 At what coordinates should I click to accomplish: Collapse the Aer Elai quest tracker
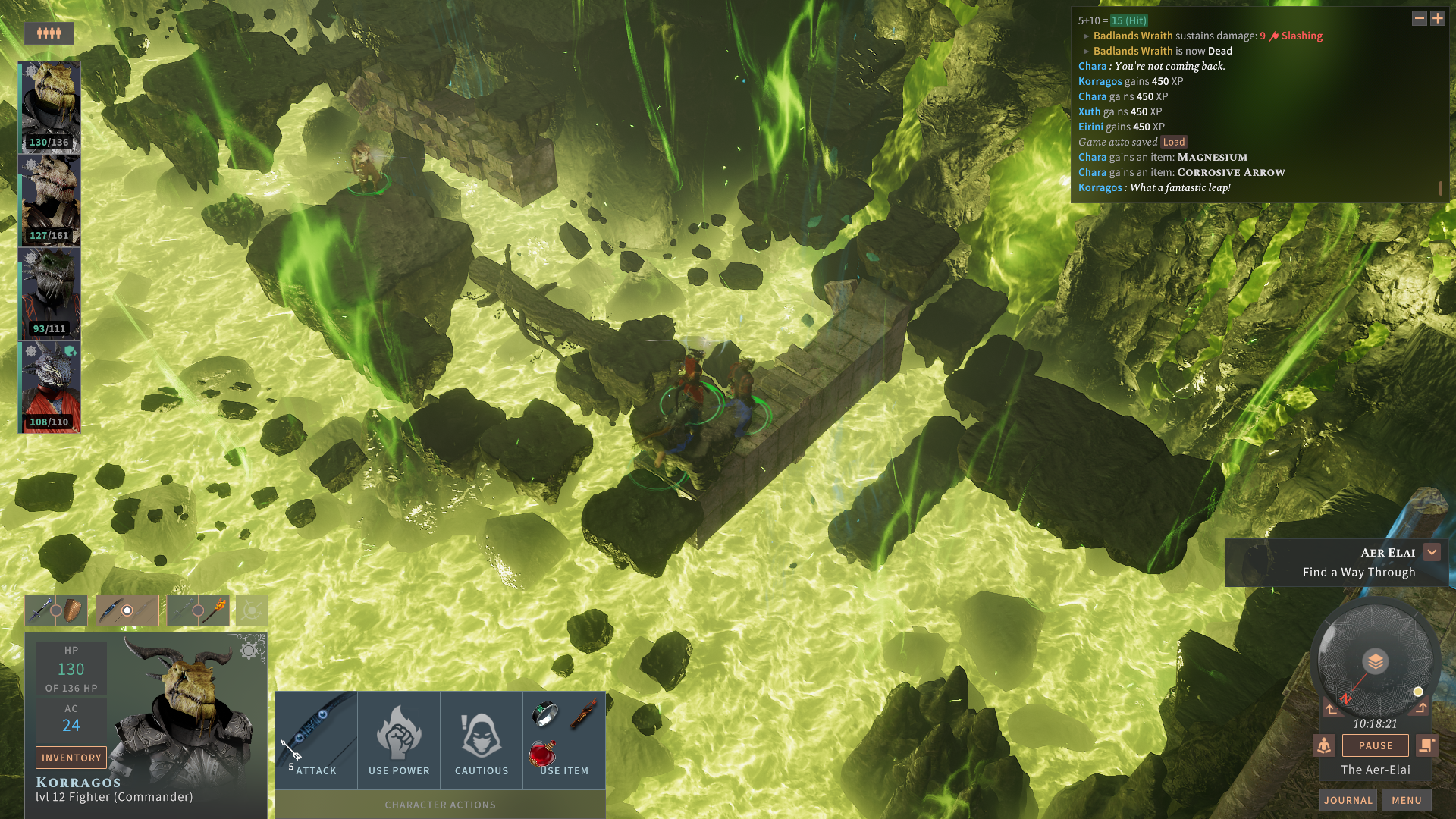pyautogui.click(x=1432, y=552)
